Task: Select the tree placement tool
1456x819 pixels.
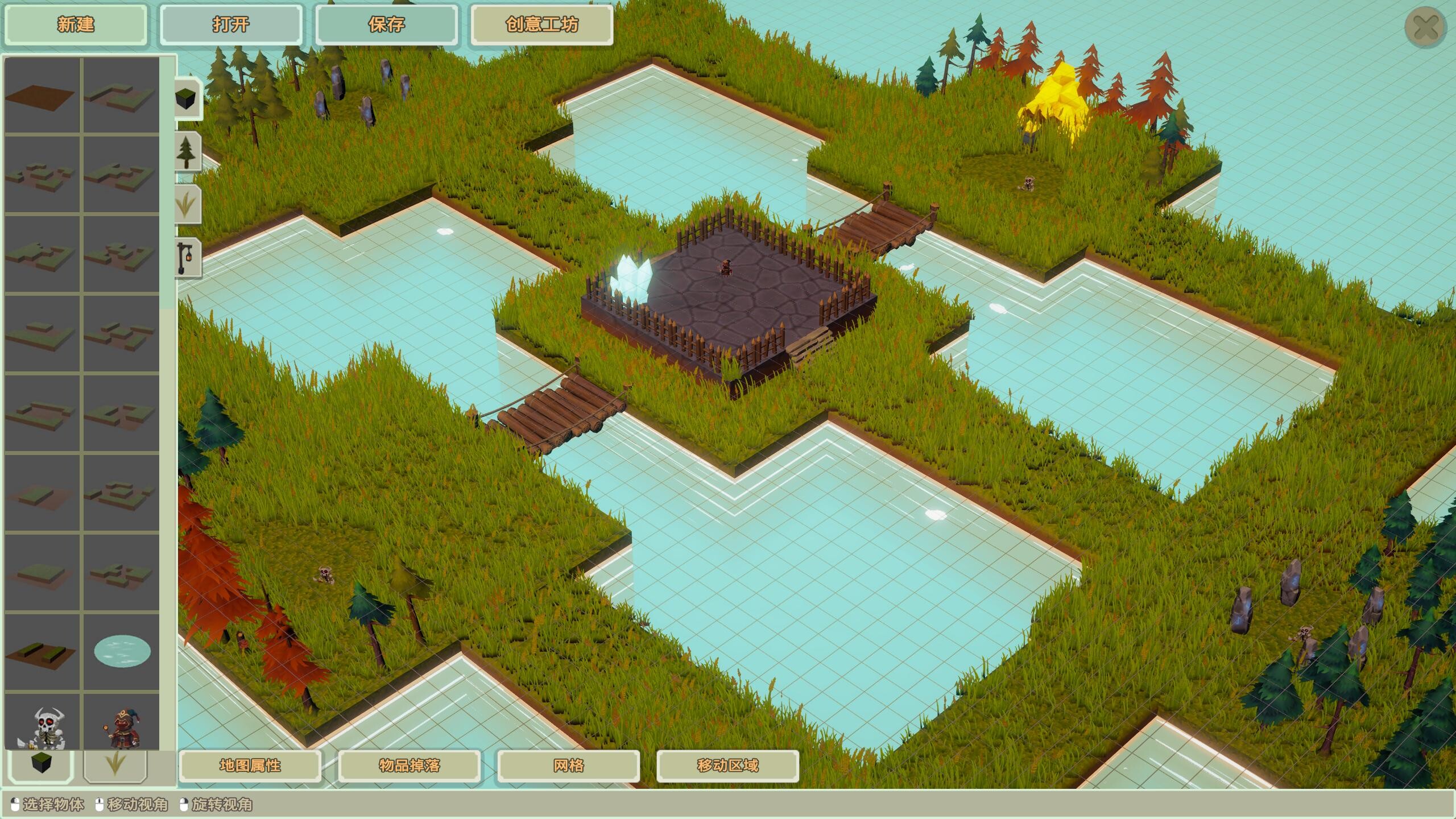Action: [x=187, y=152]
